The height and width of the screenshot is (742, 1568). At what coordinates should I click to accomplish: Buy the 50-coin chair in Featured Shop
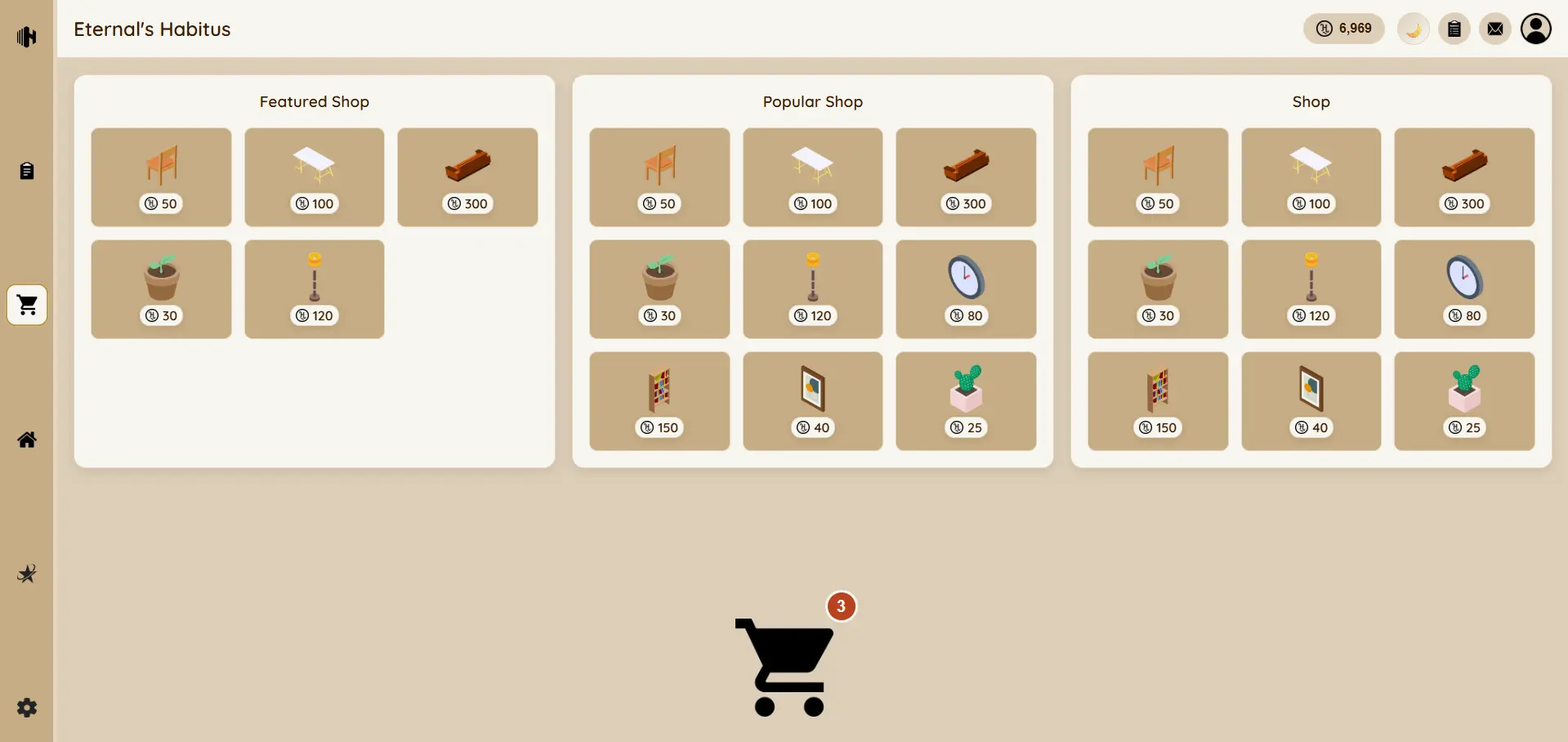coord(160,177)
